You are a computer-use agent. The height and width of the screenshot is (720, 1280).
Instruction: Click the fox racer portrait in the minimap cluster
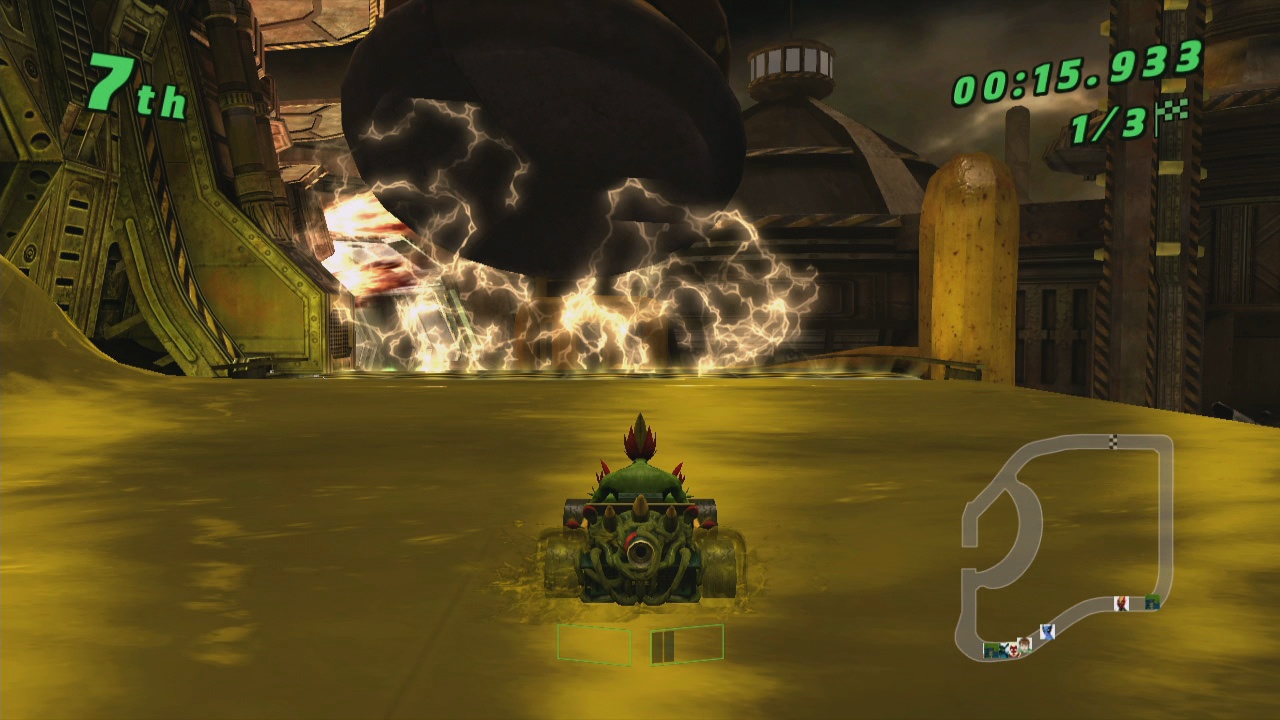(1013, 650)
